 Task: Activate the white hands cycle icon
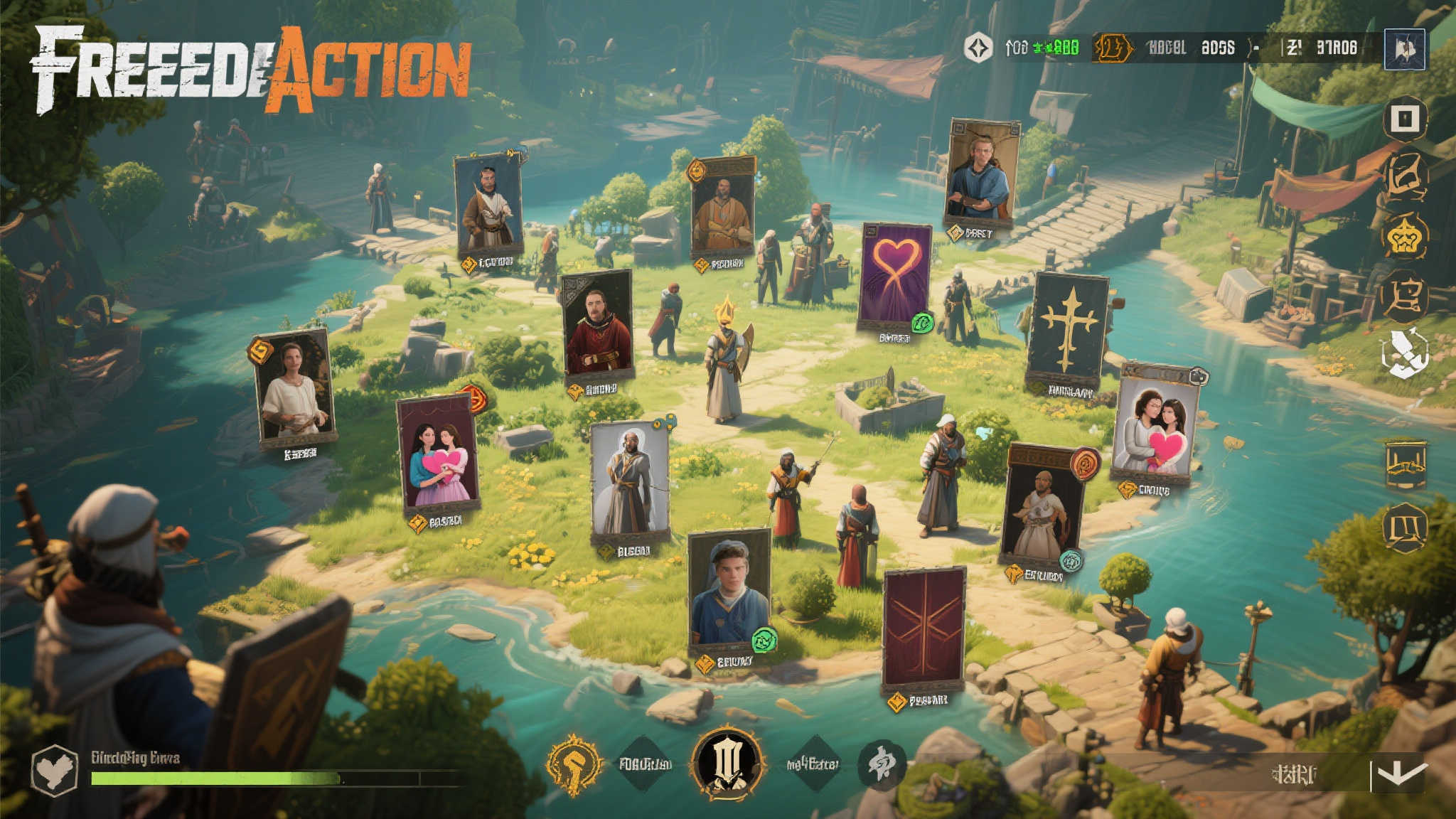click(1404, 352)
